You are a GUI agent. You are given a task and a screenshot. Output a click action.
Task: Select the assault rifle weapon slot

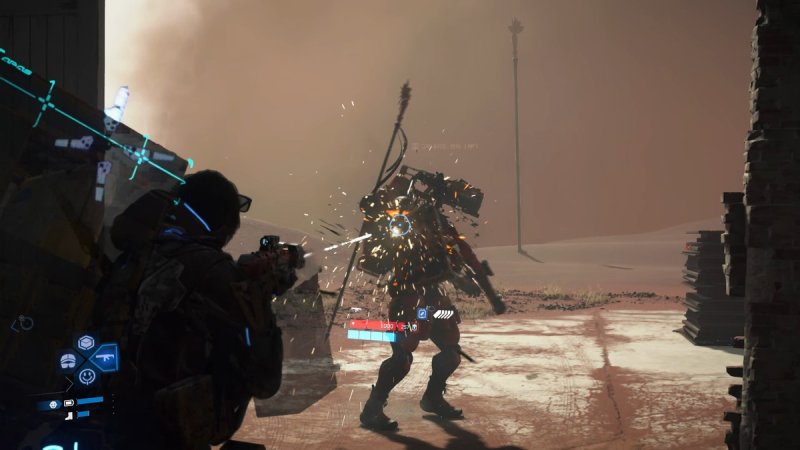104,357
